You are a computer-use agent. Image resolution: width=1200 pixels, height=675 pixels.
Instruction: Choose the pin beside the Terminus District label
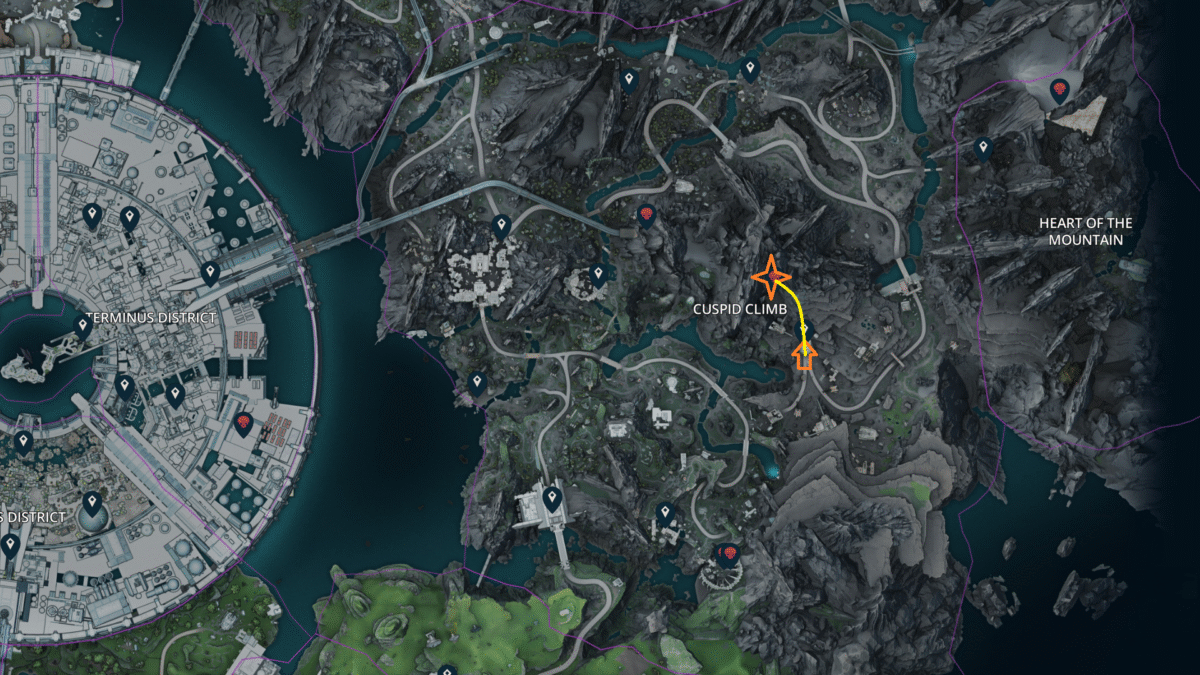pos(83,324)
